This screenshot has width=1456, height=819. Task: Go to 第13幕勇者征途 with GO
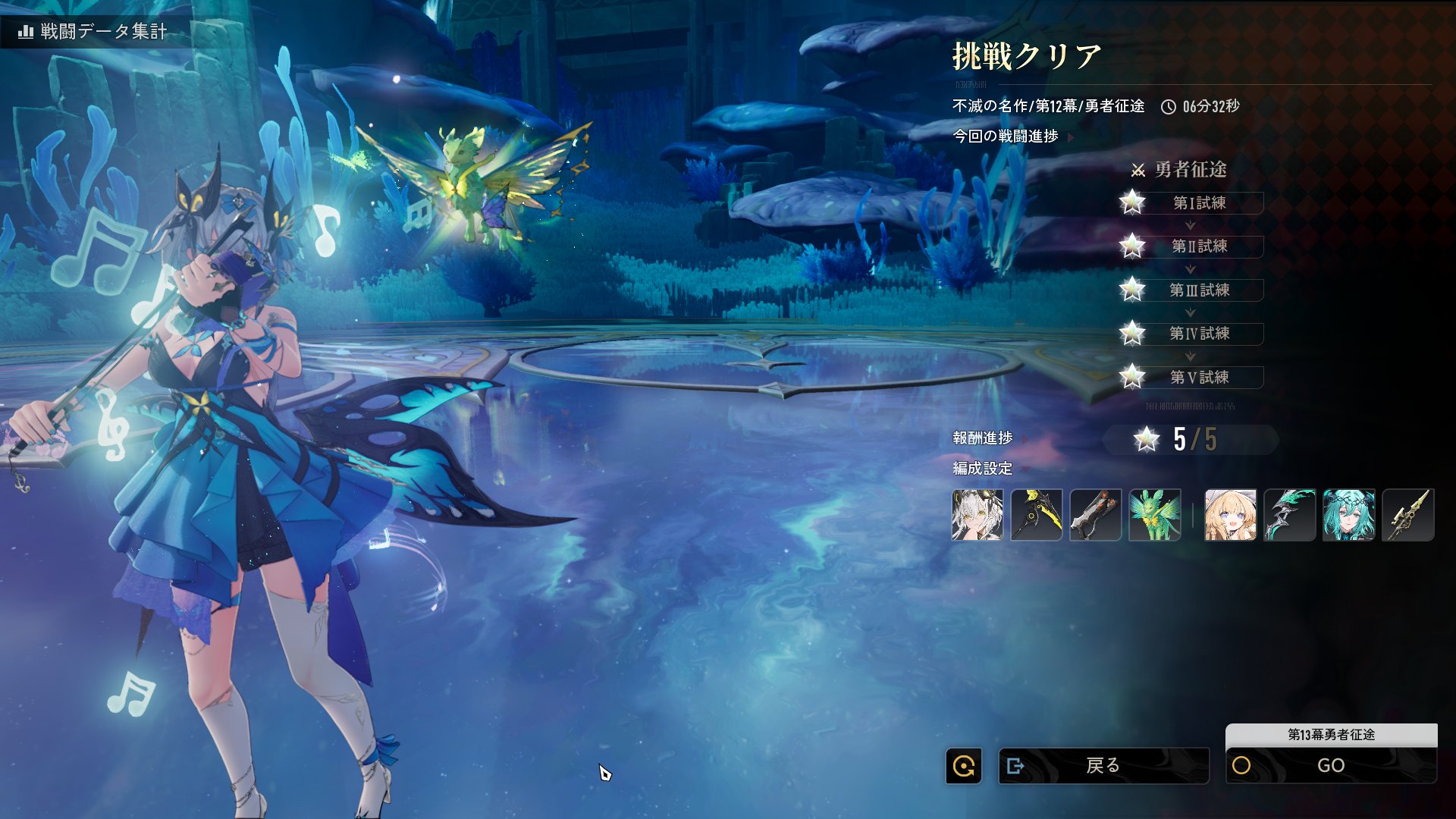point(1331,766)
